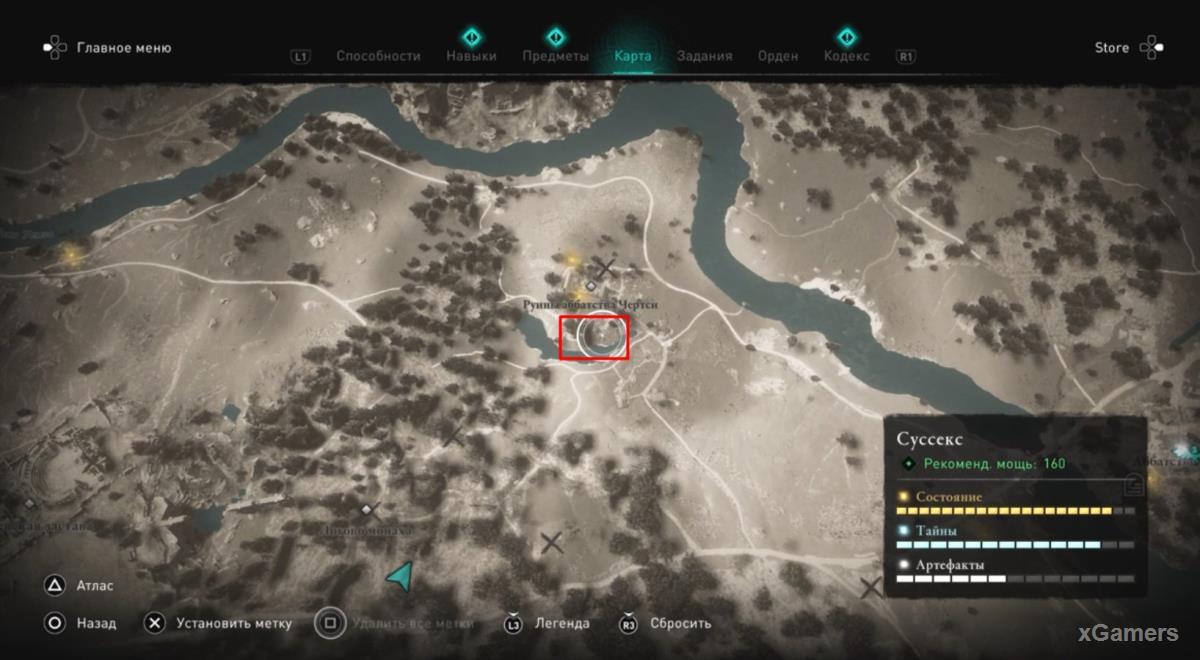Open the Орден tab
This screenshot has width=1200, height=660.
pos(778,56)
